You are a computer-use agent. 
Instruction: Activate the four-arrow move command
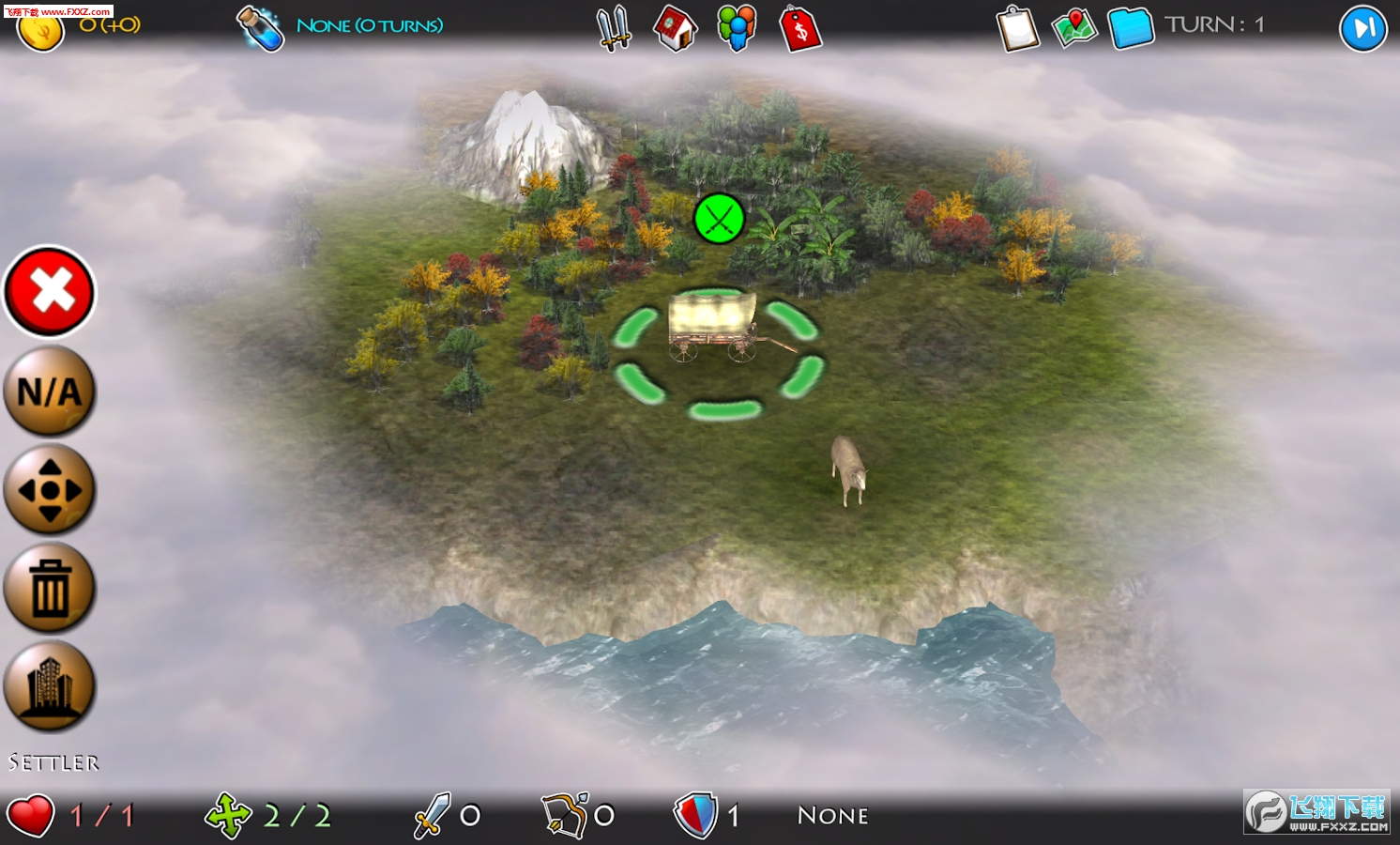[x=50, y=489]
